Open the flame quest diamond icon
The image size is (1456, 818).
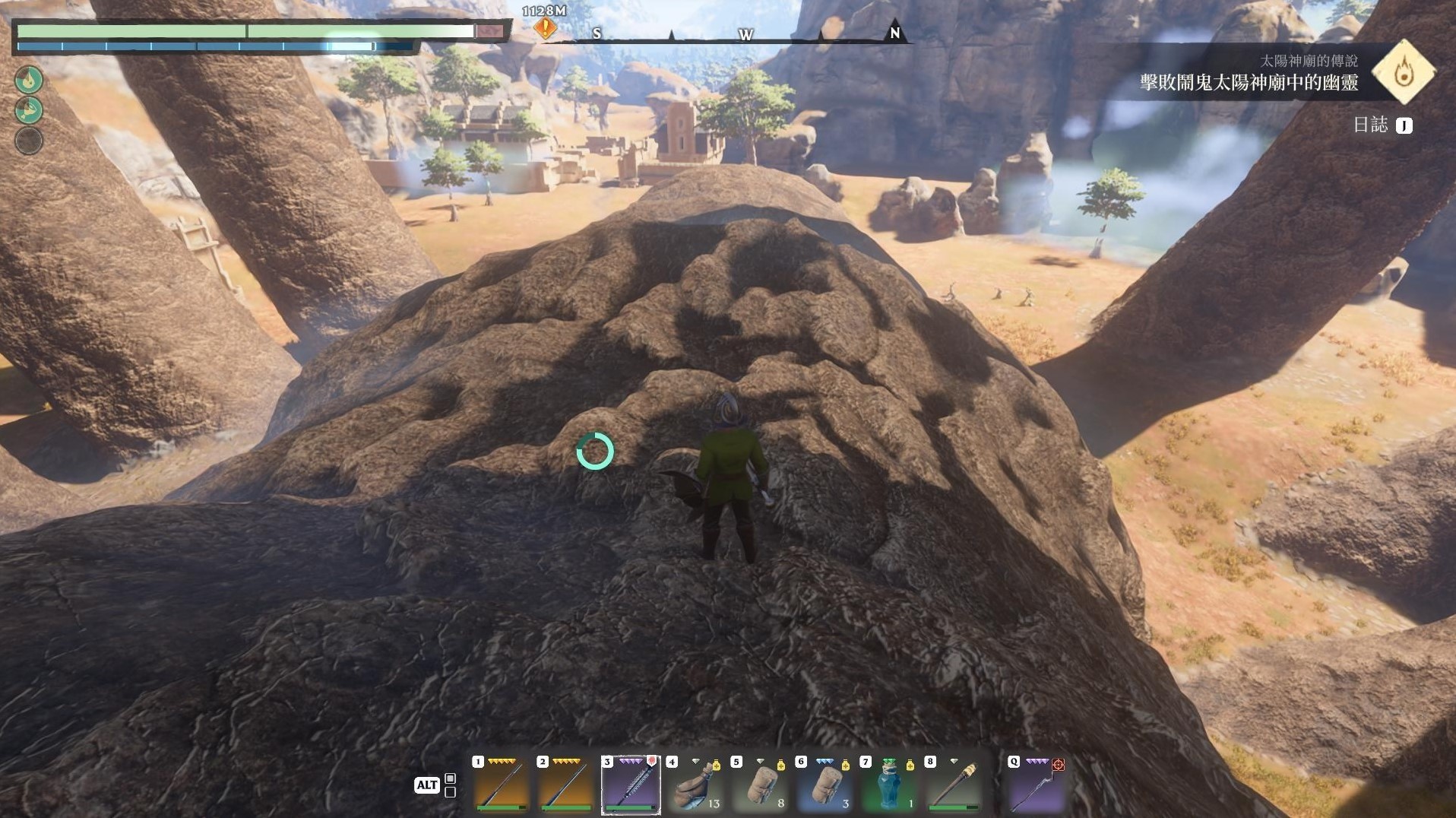click(x=1404, y=72)
